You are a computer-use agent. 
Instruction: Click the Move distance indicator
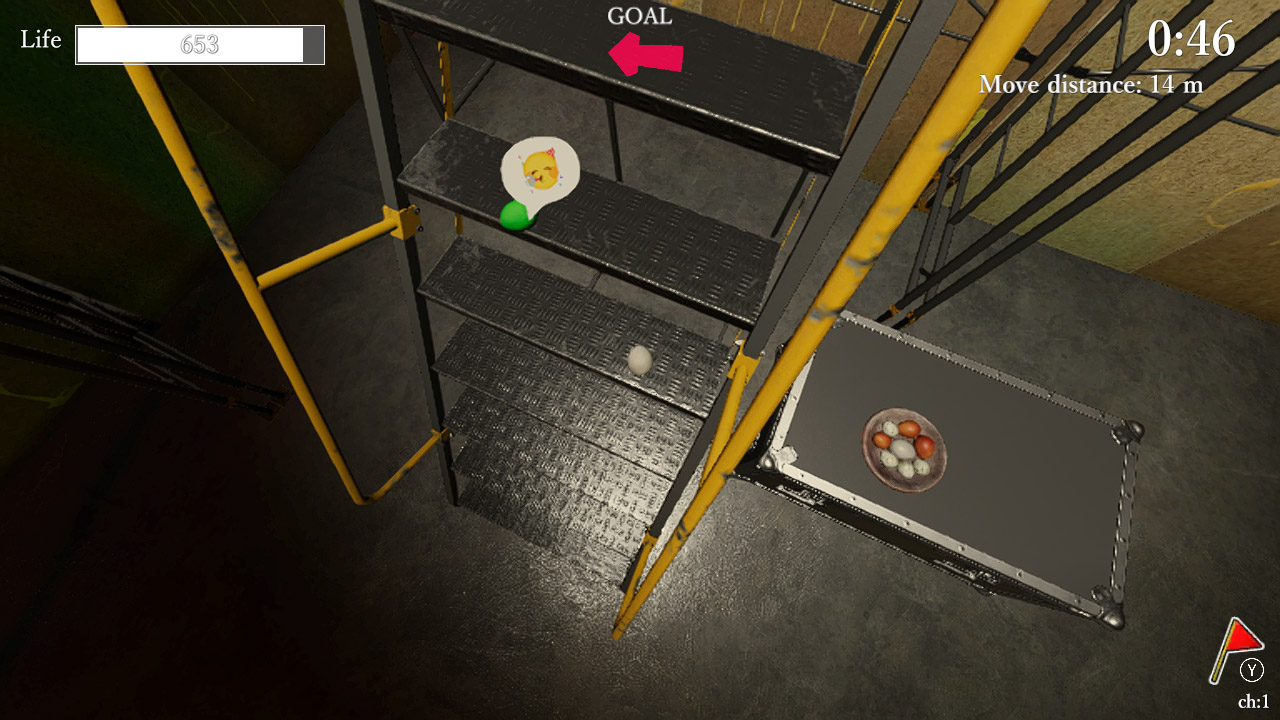[1090, 85]
